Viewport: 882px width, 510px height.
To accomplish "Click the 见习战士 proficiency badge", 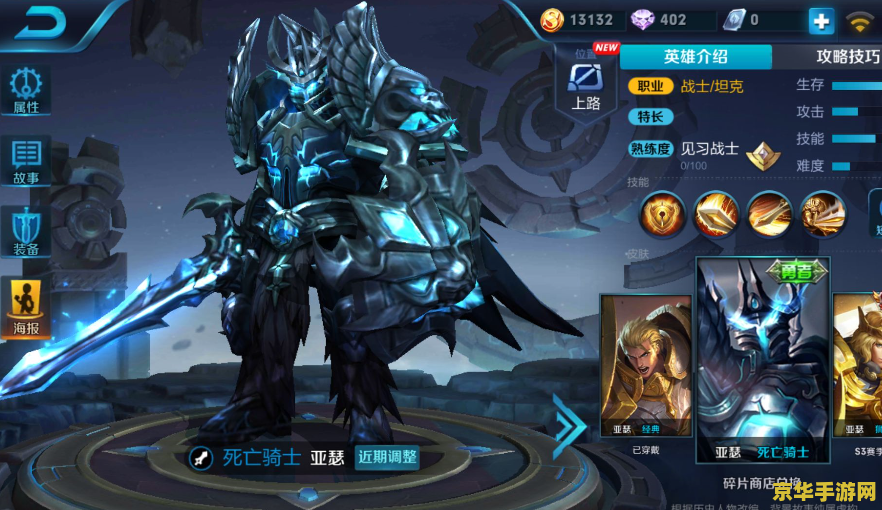I will click(765, 155).
